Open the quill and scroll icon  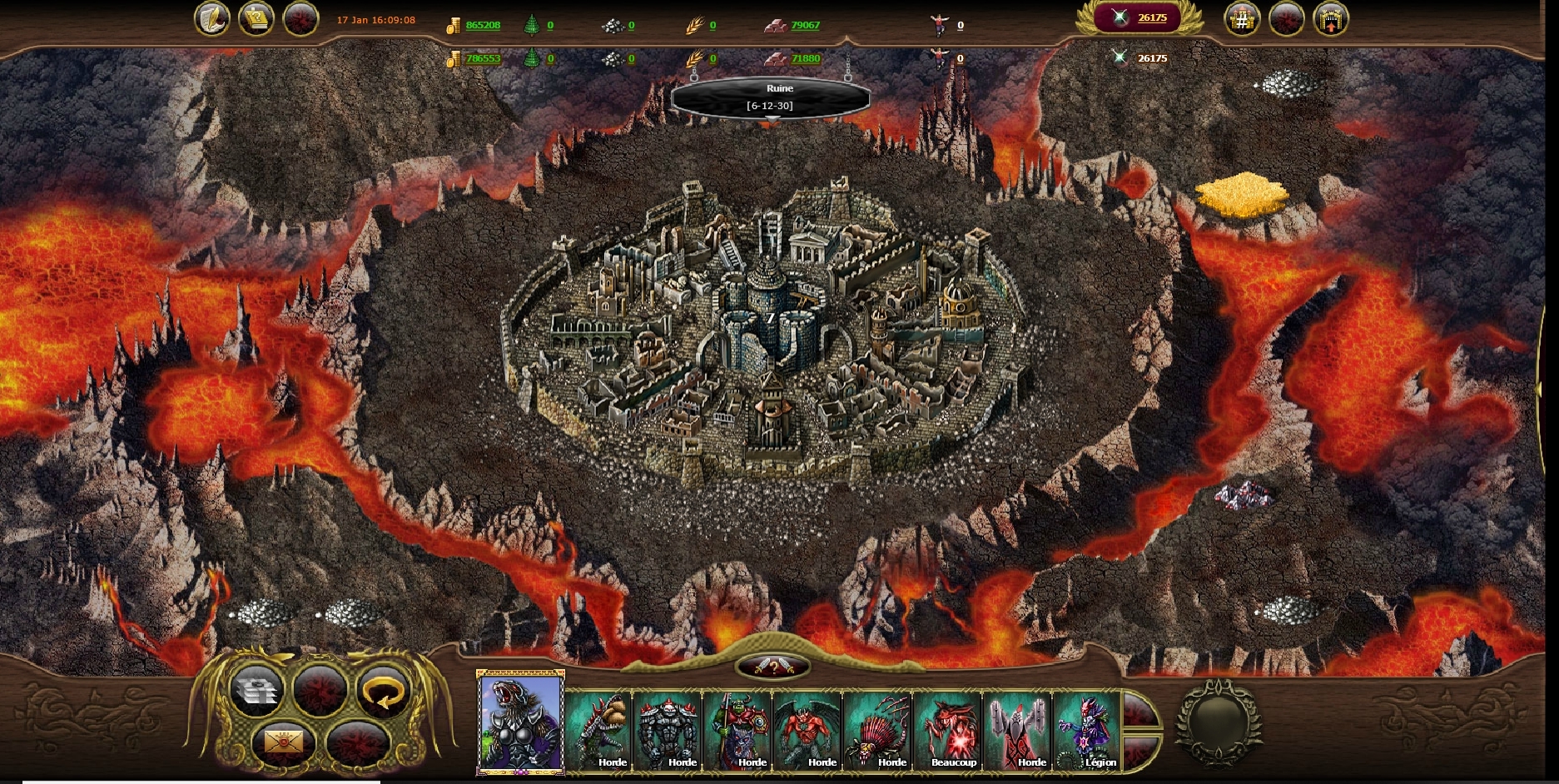[211, 18]
